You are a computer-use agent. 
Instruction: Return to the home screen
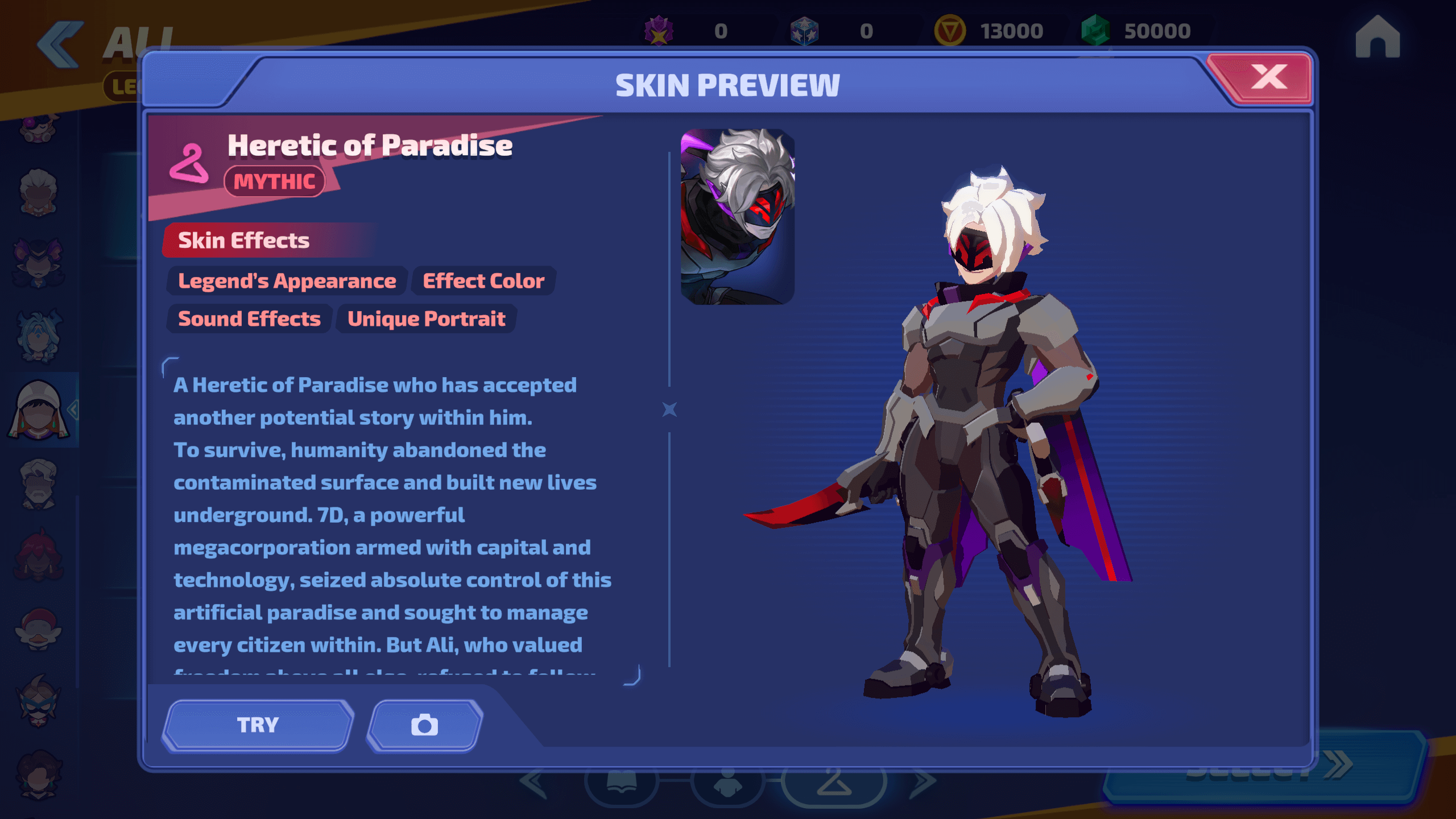pos(1377,37)
